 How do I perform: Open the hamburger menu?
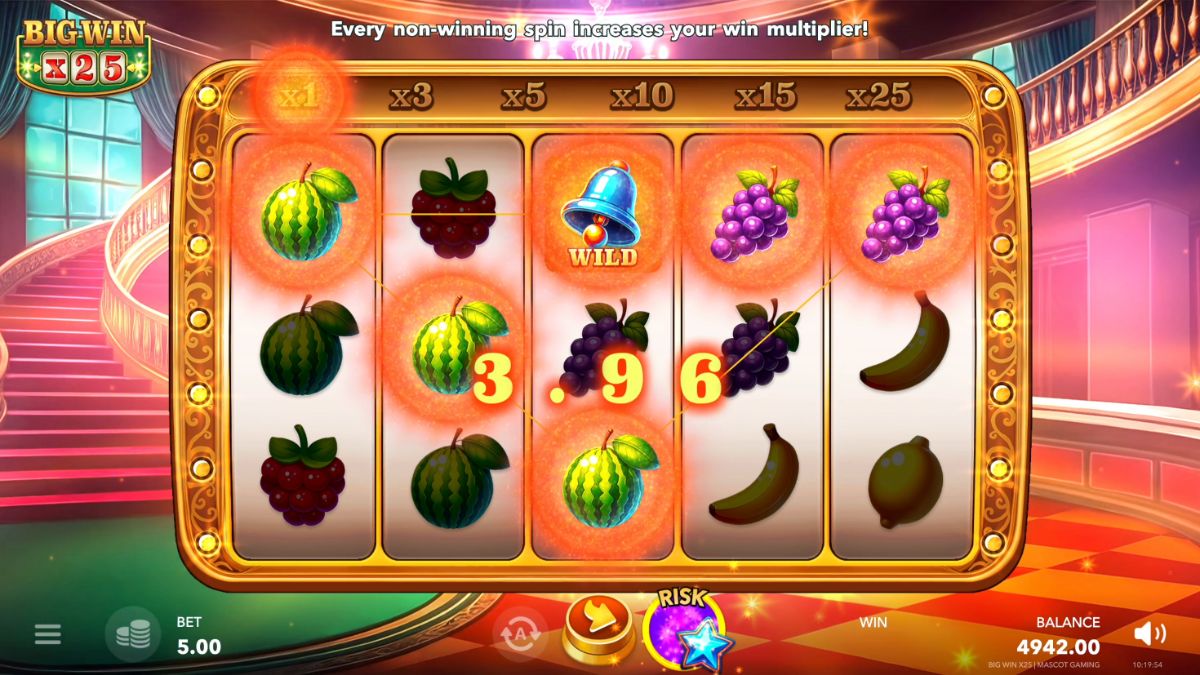pos(48,634)
